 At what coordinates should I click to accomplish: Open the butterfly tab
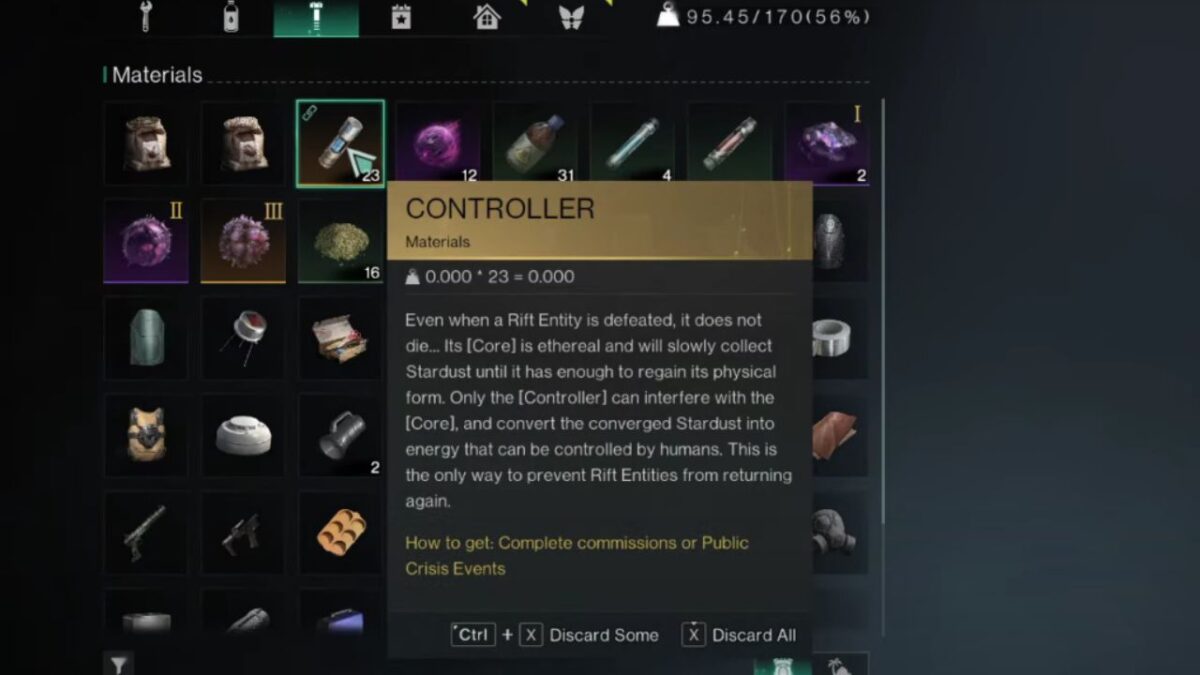pyautogui.click(x=571, y=17)
